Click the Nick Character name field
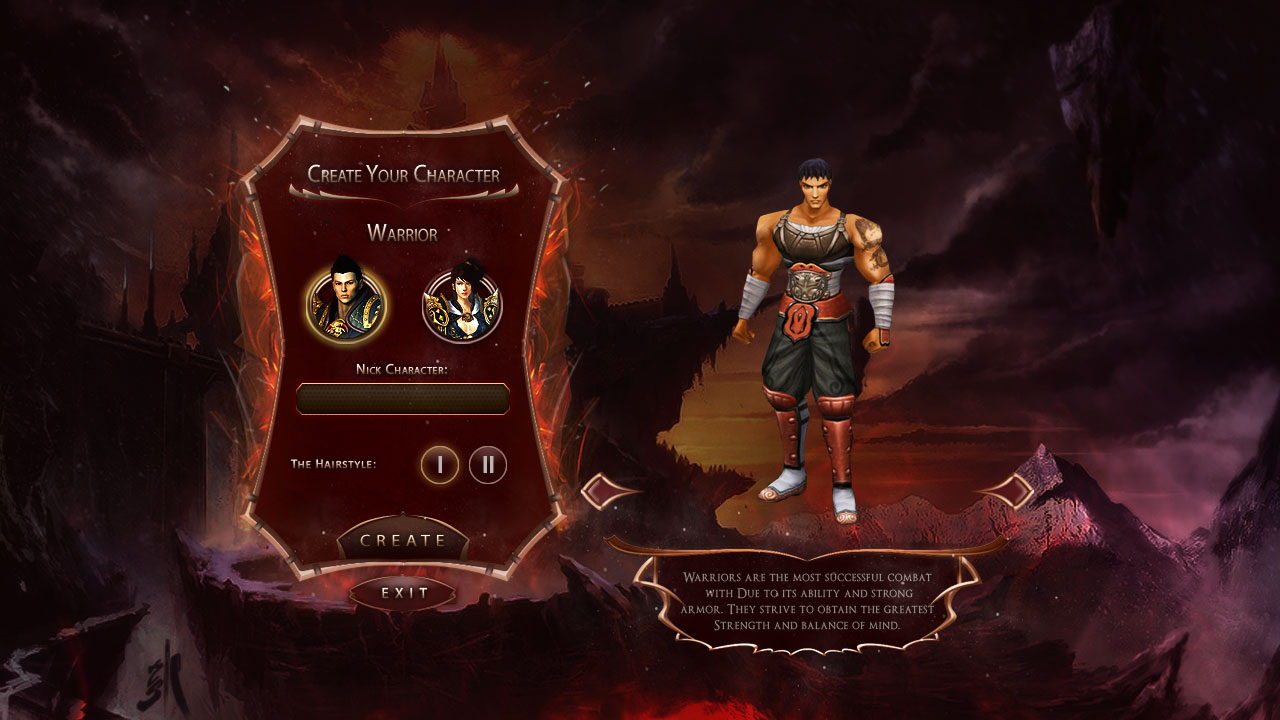Image resolution: width=1280 pixels, height=720 pixels. (x=403, y=399)
